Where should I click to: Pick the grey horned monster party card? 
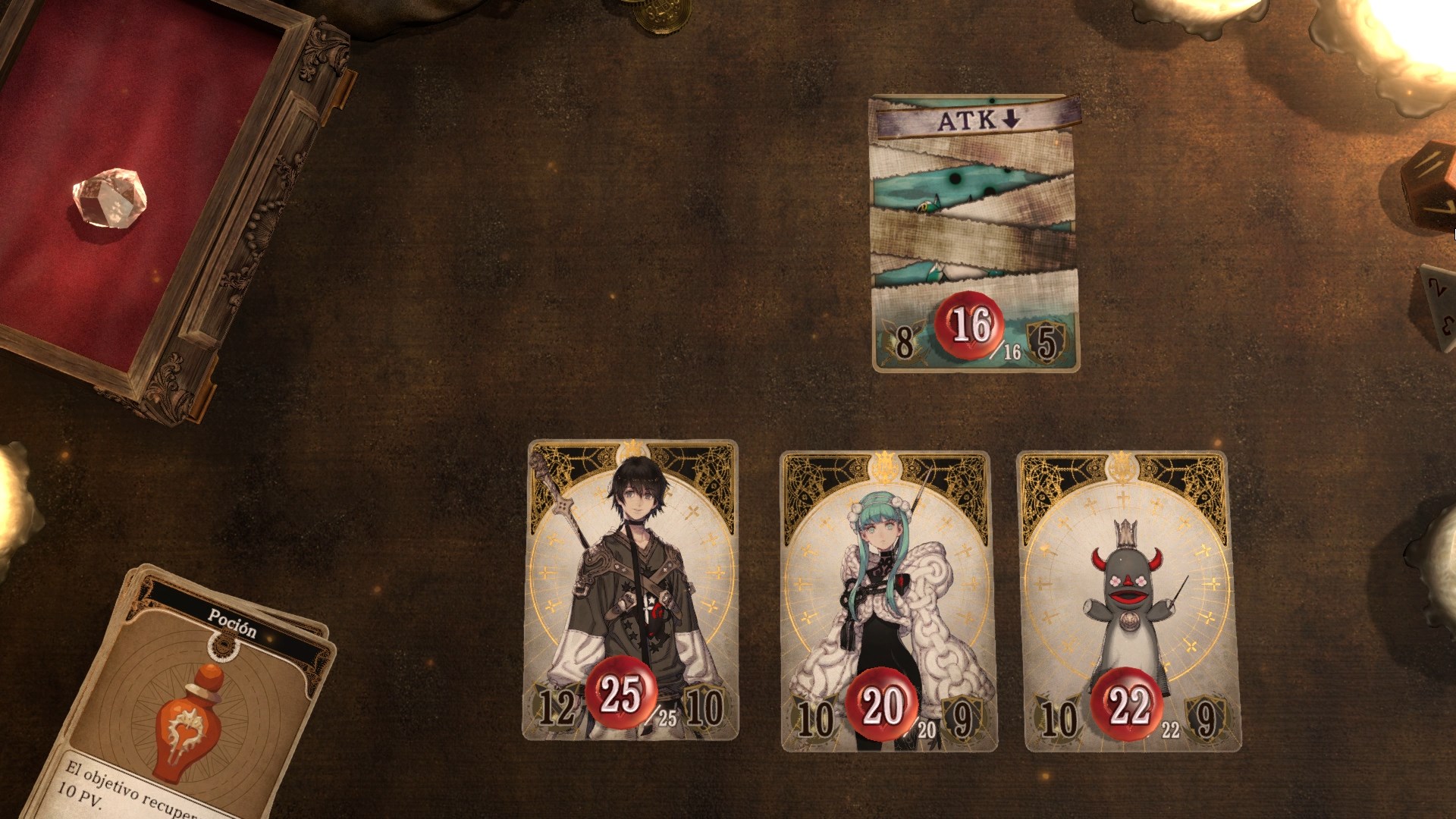click(x=1130, y=600)
